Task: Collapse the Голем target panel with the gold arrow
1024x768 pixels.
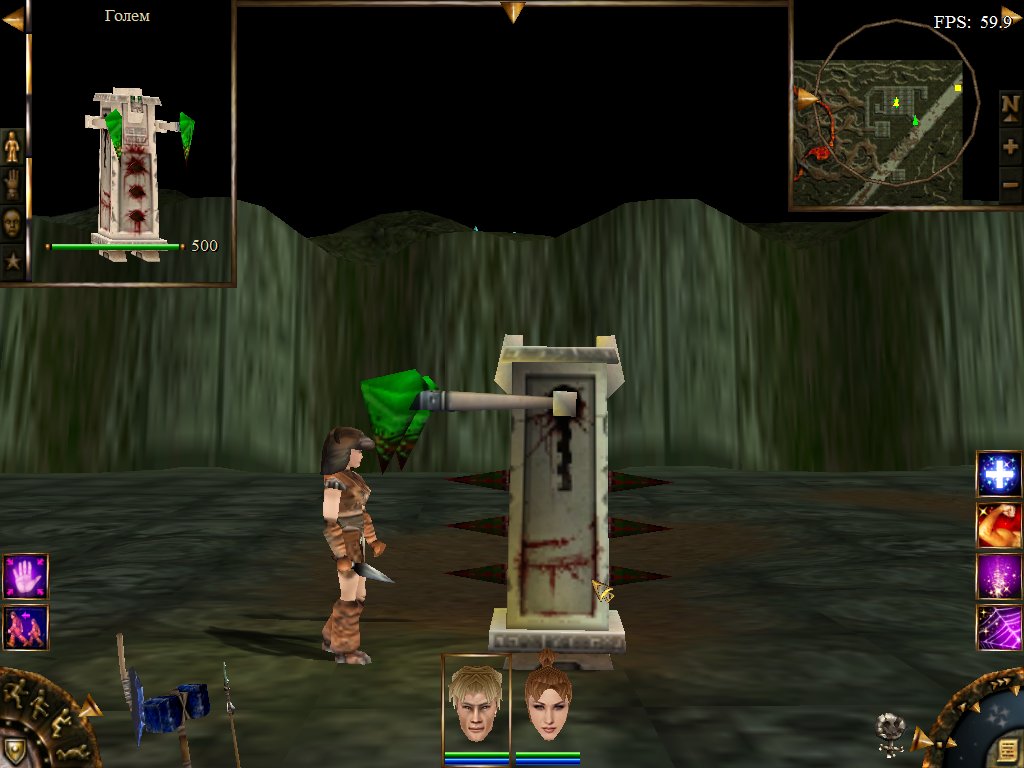Action: point(13,19)
